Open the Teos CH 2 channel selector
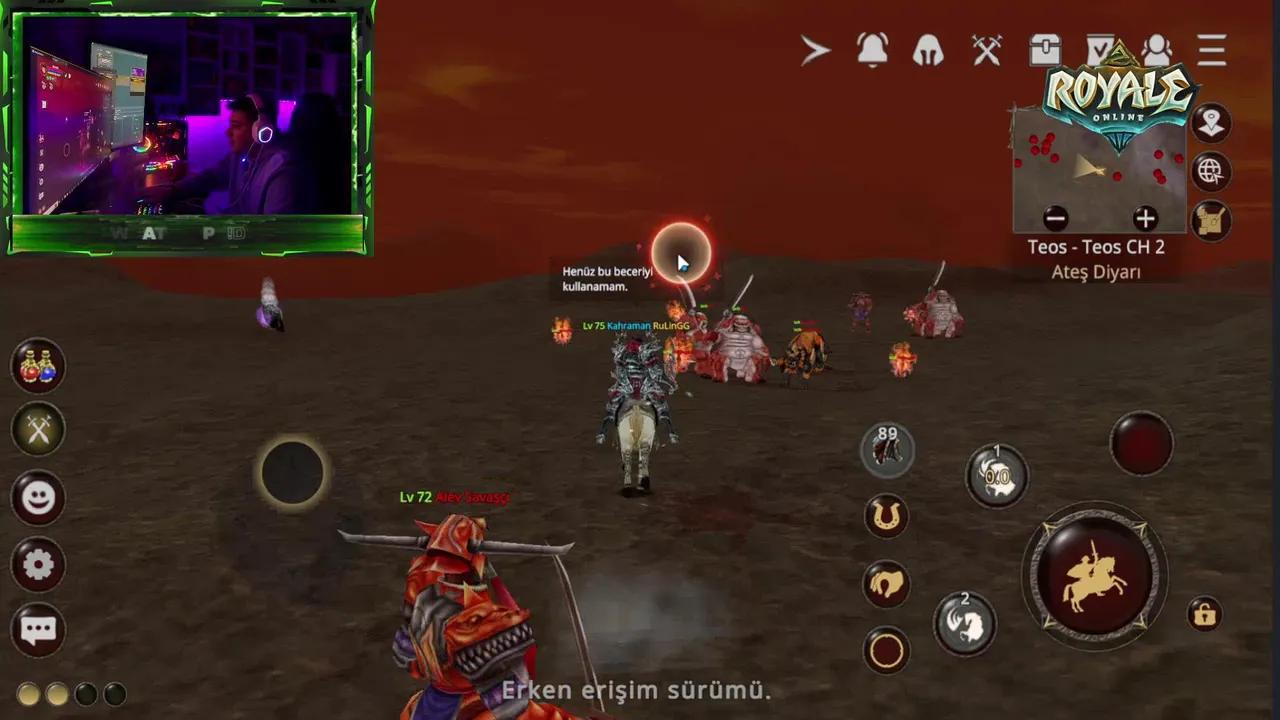Viewport: 1280px width, 720px height. tap(1098, 247)
